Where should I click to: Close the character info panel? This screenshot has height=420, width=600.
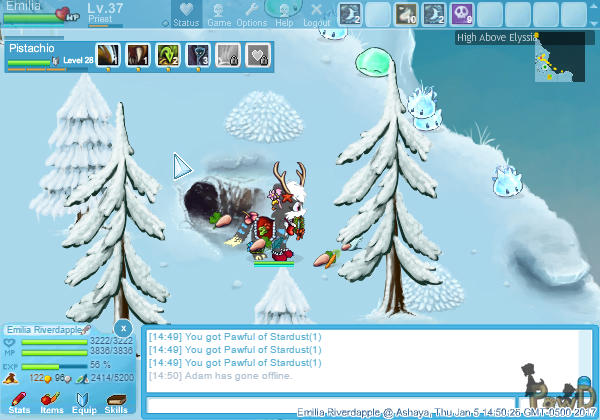(x=122, y=327)
